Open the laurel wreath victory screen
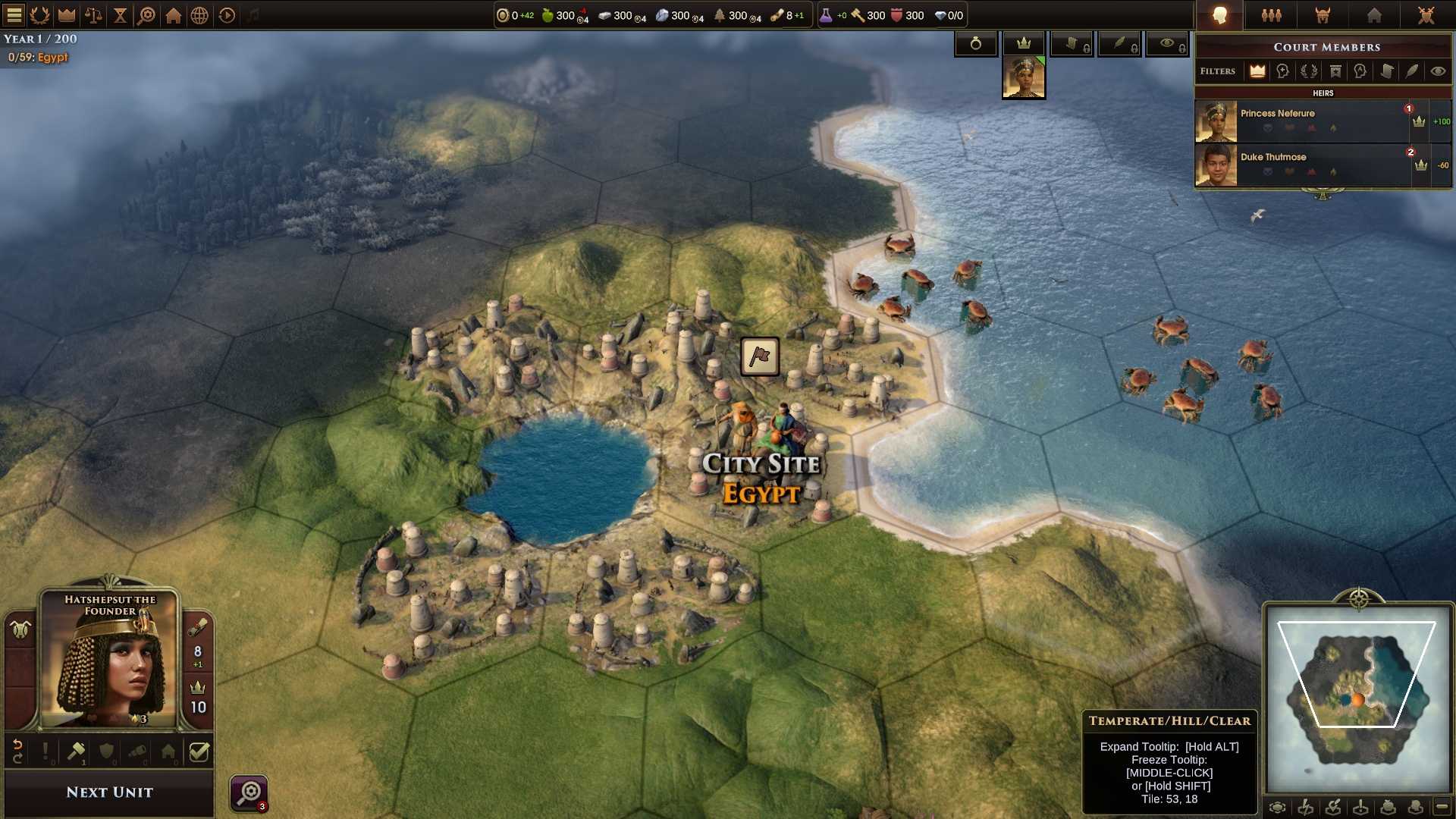The width and height of the screenshot is (1456, 819). (x=39, y=15)
